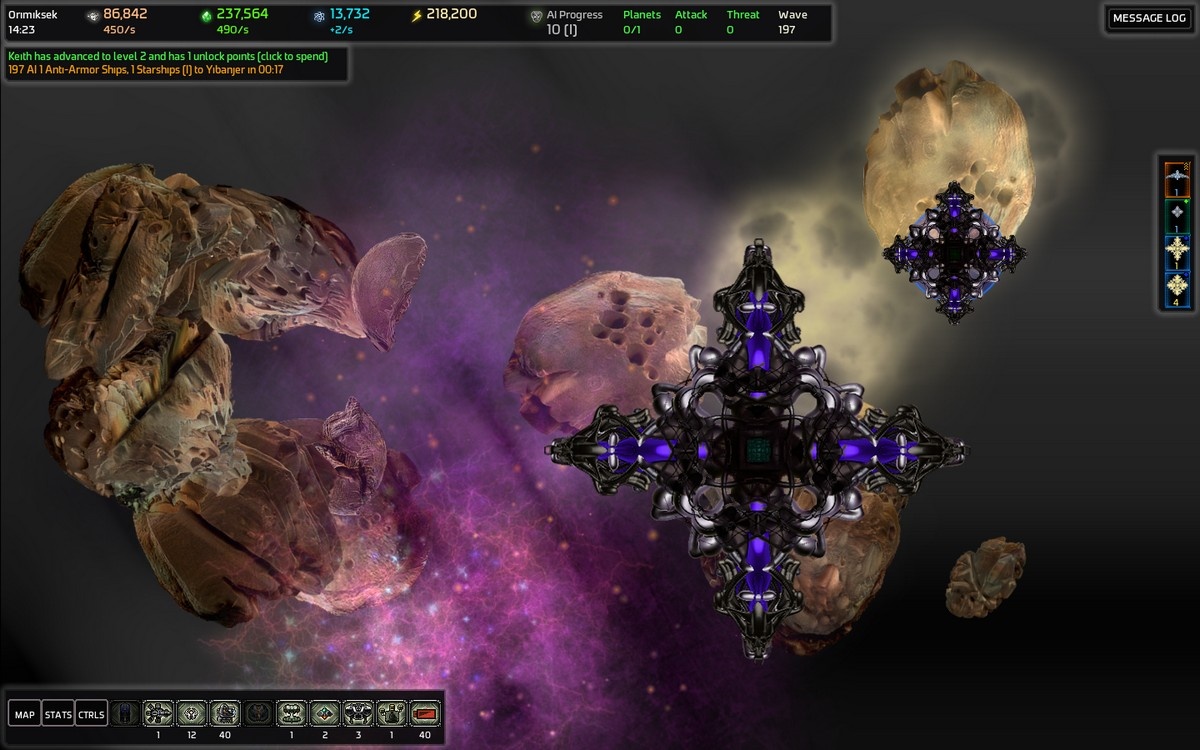The width and height of the screenshot is (1200, 750).
Task: Select the orange-framed ship group in side panel
Action: 1178,179
